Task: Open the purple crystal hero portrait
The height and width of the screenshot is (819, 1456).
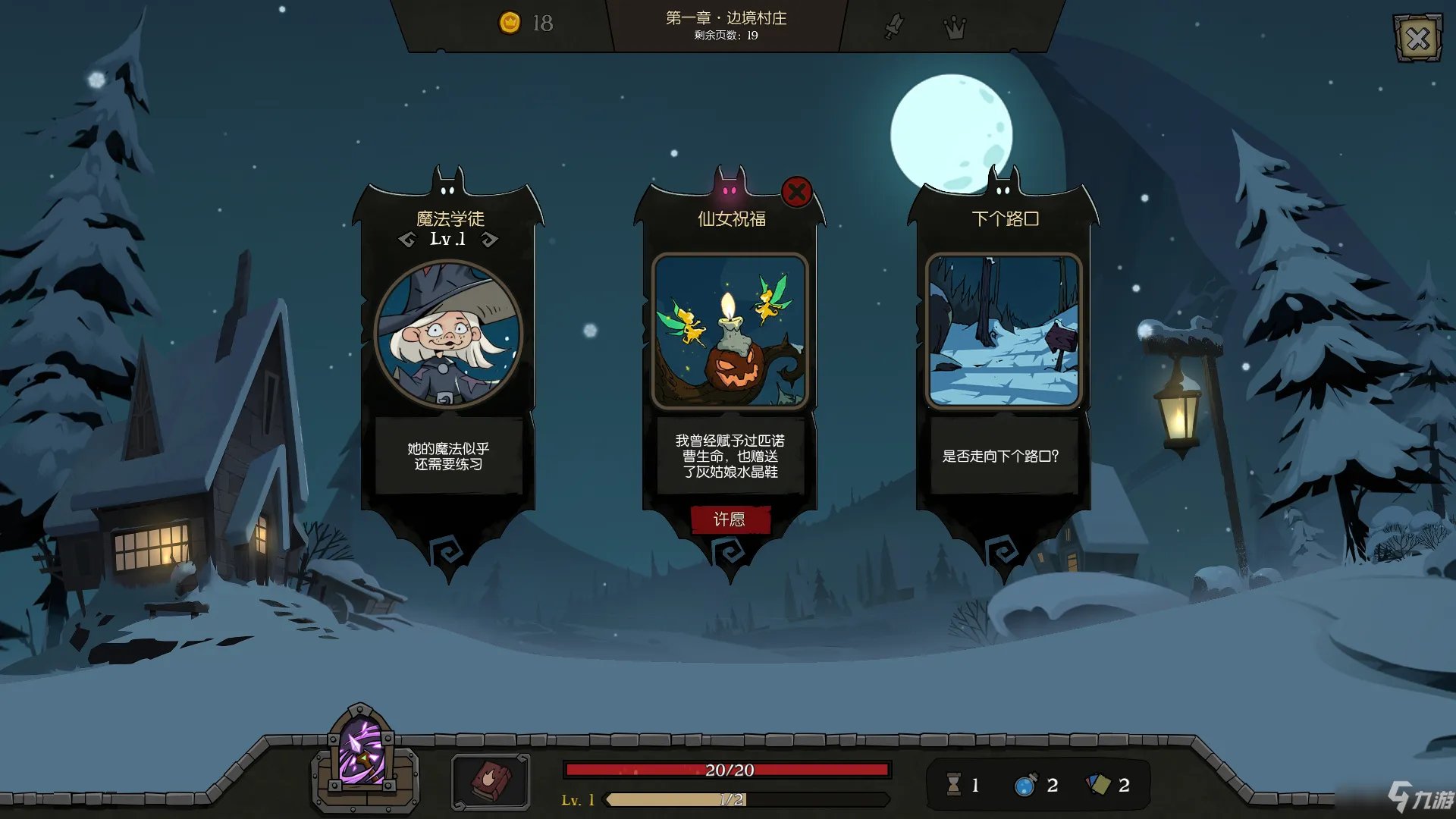Action: coord(362,755)
